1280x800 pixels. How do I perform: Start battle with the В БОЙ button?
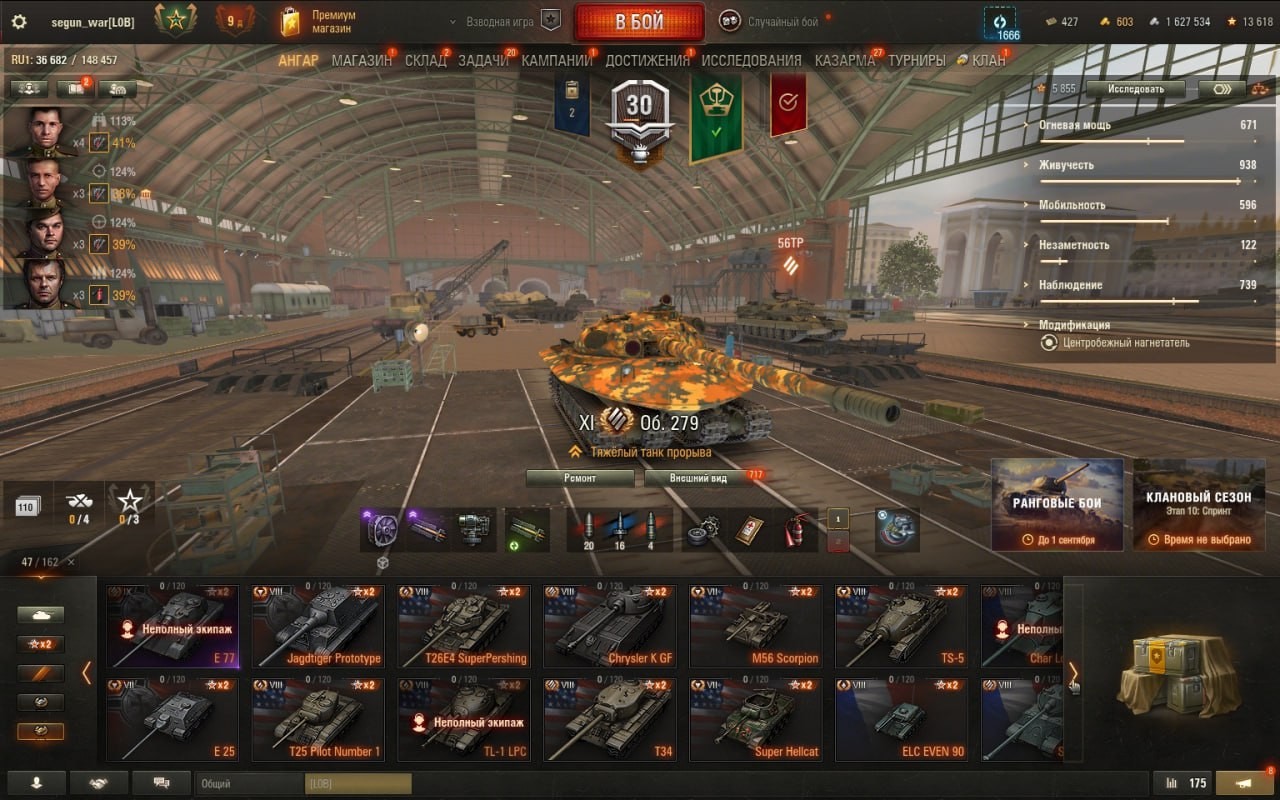[x=638, y=22]
